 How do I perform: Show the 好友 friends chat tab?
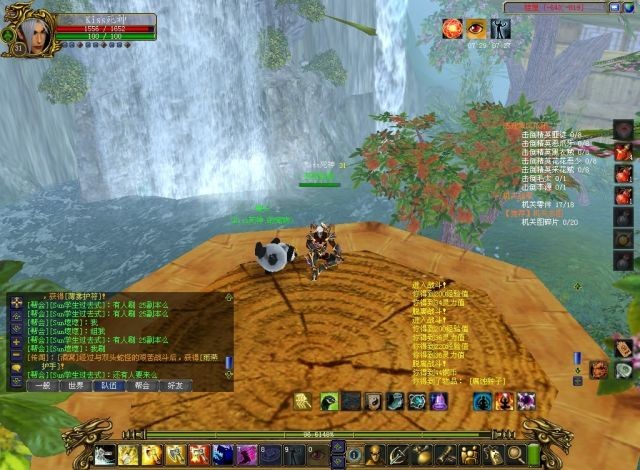175,384
